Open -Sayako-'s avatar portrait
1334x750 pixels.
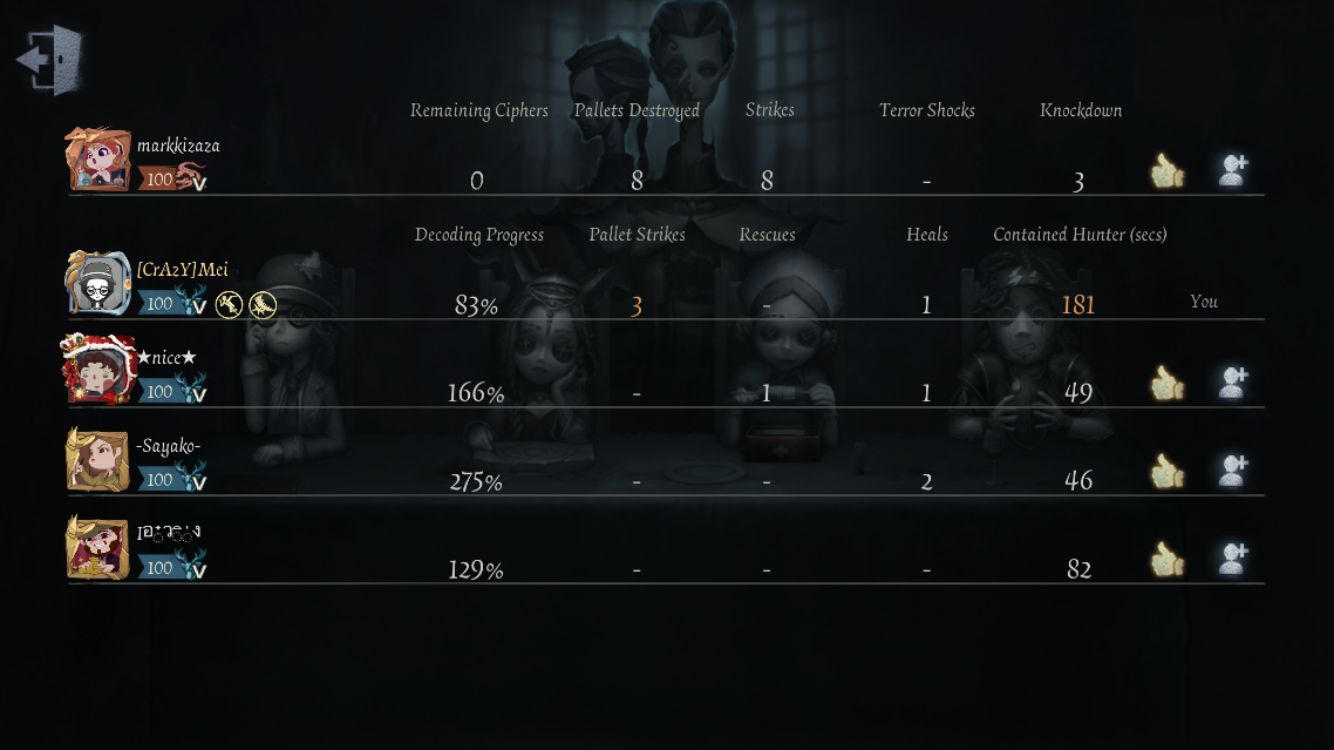98,460
